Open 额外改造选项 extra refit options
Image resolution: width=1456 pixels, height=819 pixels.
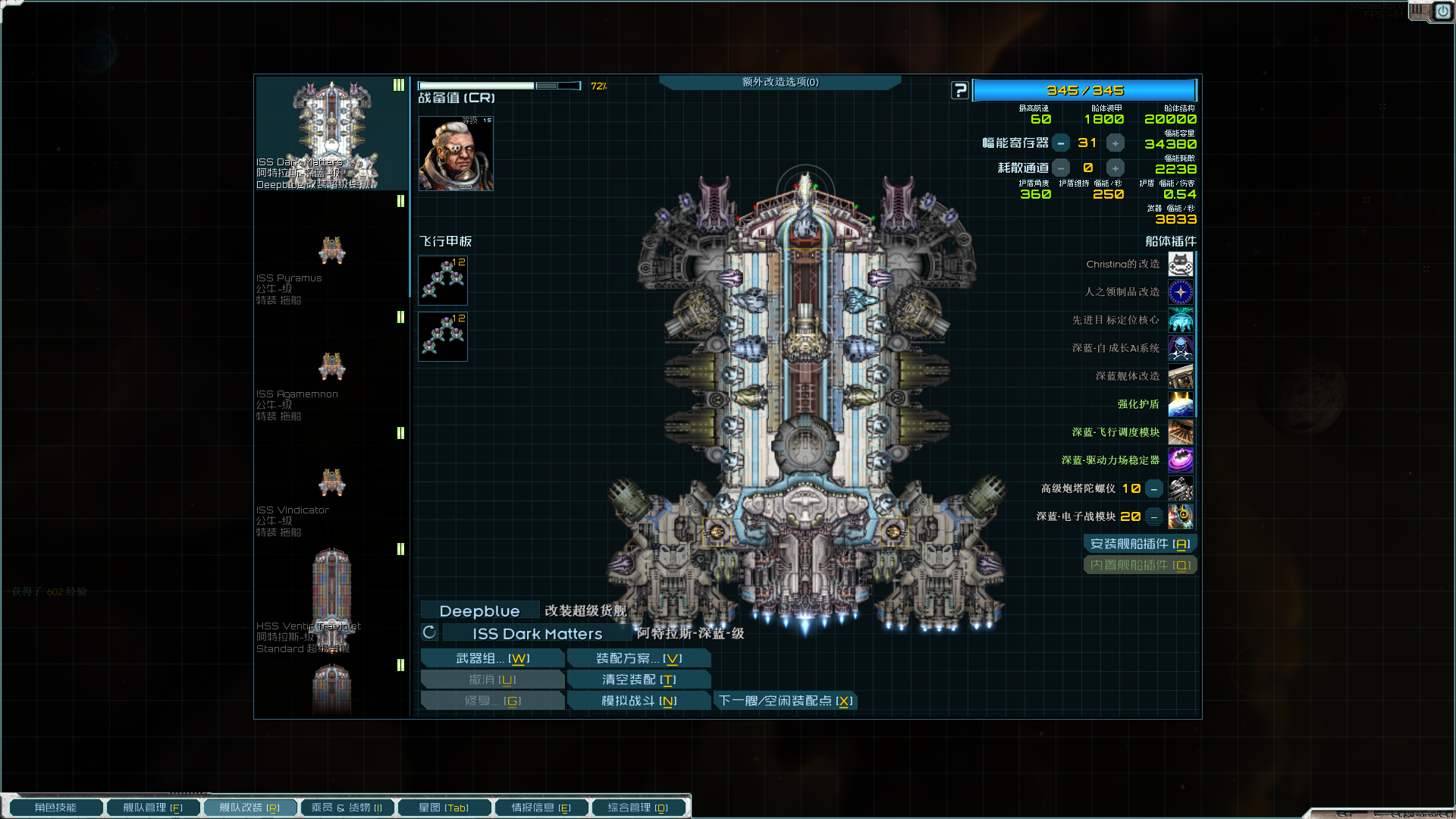pyautogui.click(x=780, y=82)
